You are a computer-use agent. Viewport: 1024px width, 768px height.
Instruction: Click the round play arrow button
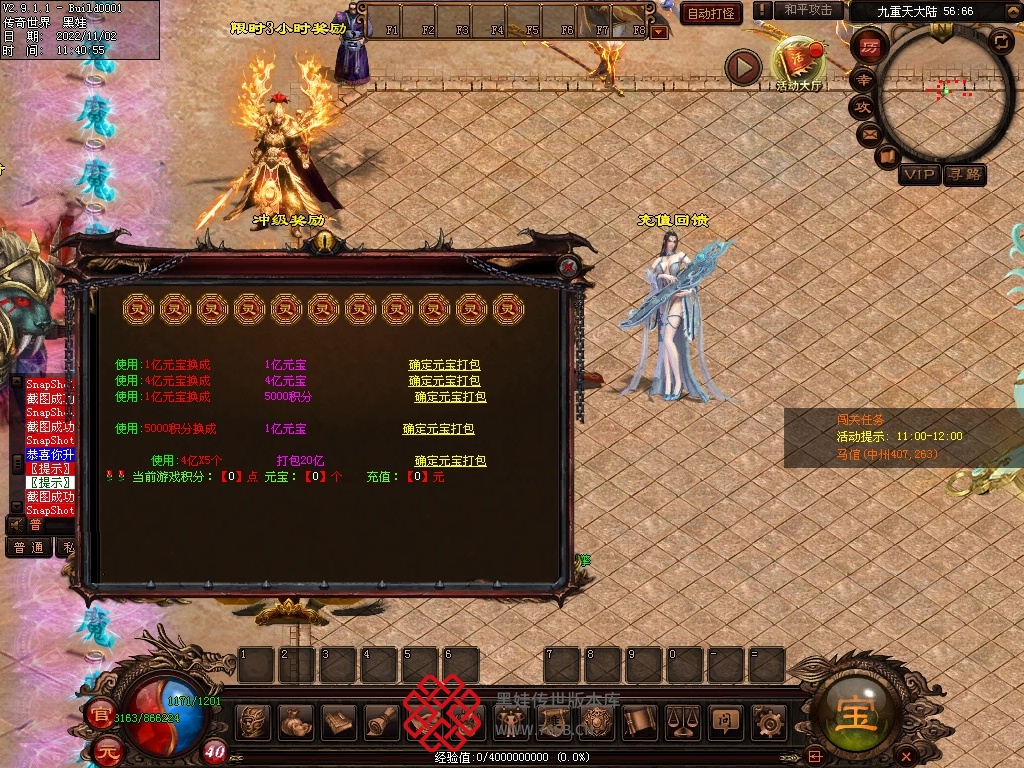coord(742,68)
